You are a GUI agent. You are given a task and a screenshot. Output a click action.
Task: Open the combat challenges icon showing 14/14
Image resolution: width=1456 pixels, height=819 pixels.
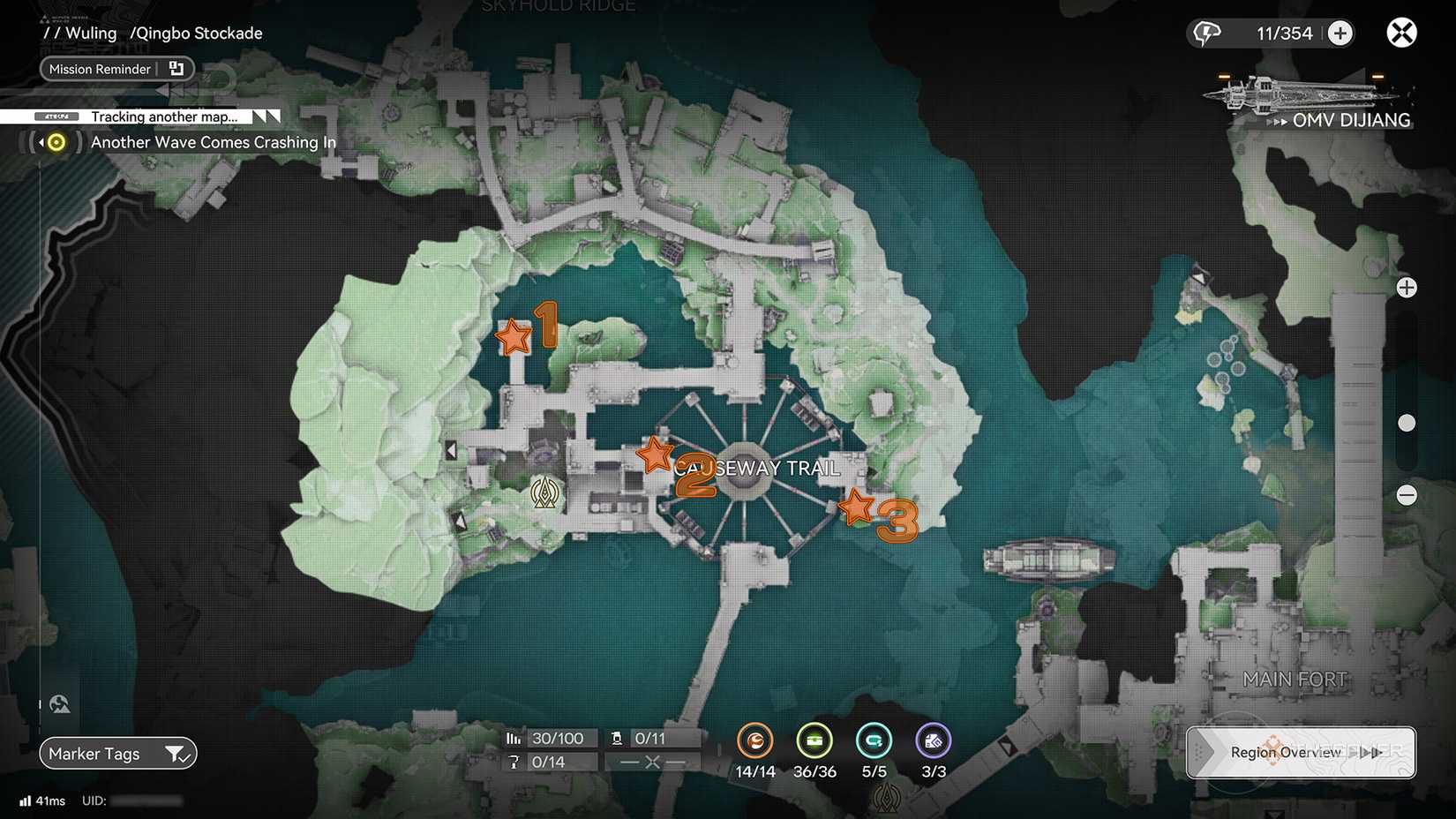(755, 741)
